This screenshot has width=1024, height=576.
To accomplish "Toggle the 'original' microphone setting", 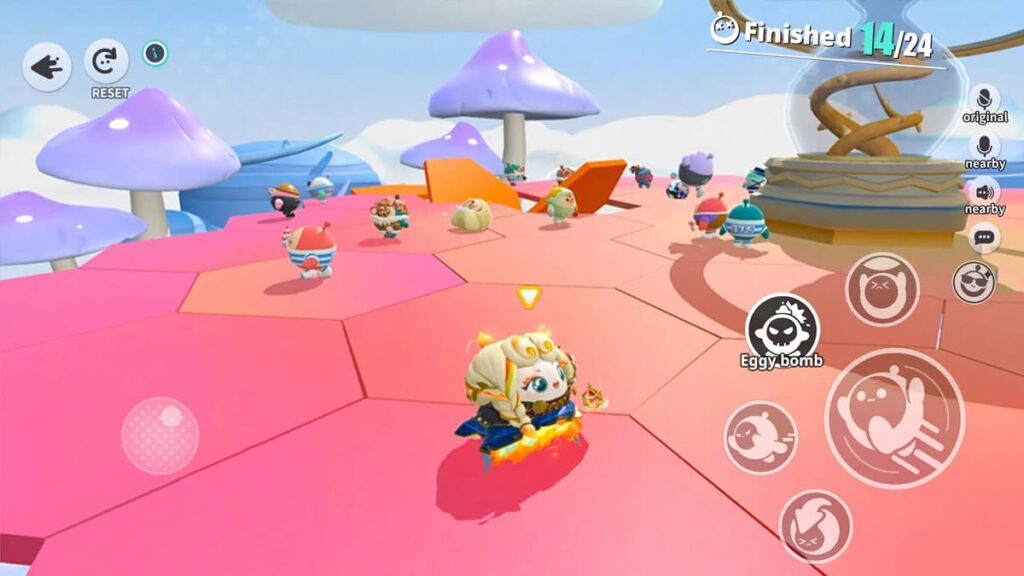I will (985, 101).
